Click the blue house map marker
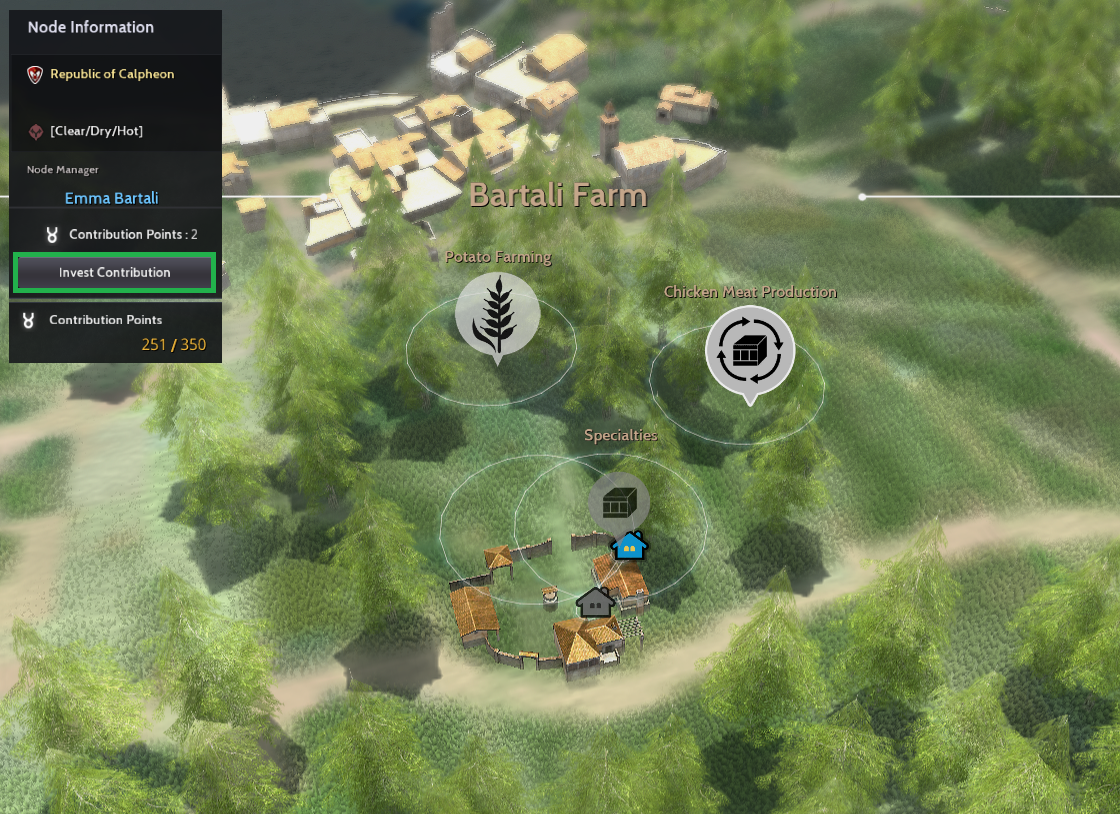 630,546
